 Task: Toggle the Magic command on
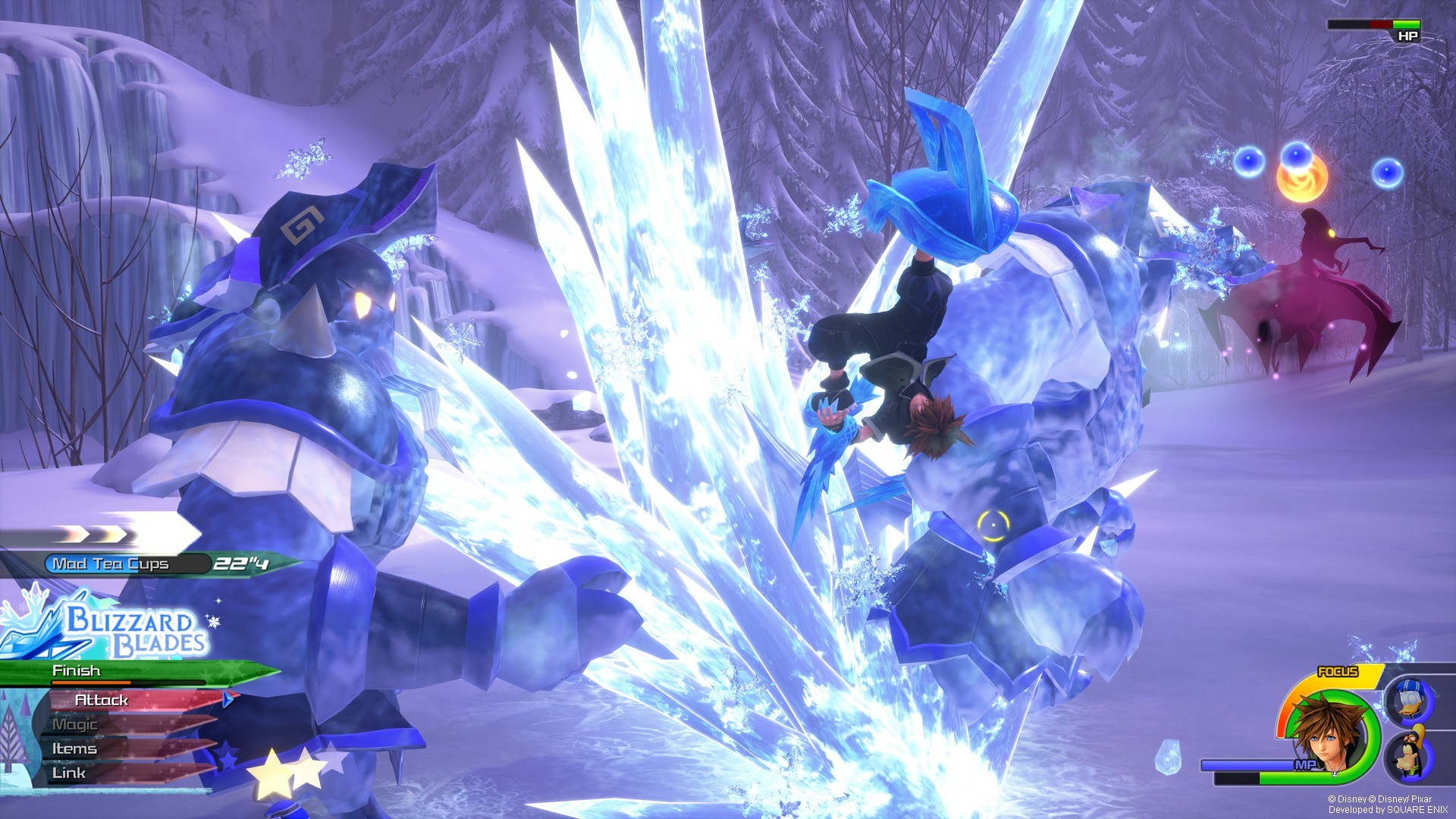click(74, 725)
